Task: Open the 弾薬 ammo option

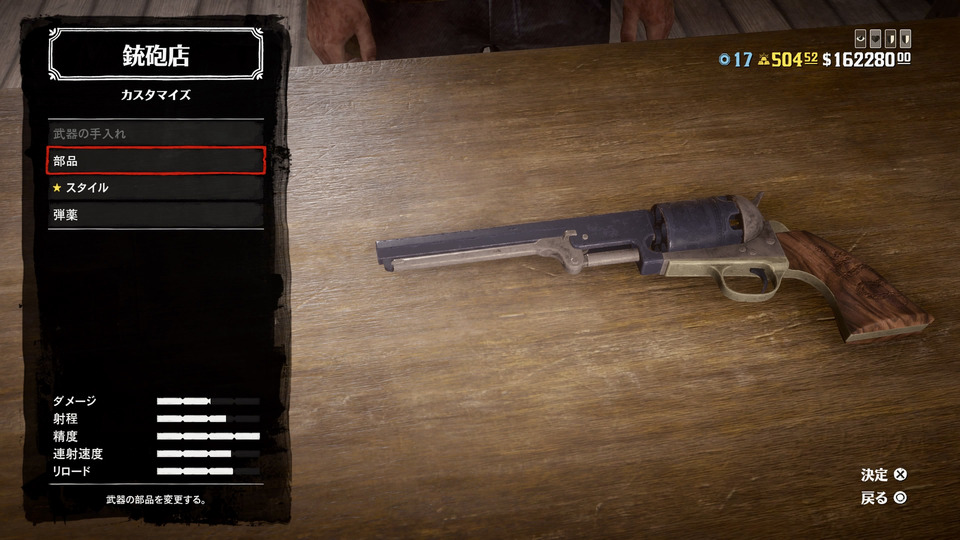Action: (156, 214)
